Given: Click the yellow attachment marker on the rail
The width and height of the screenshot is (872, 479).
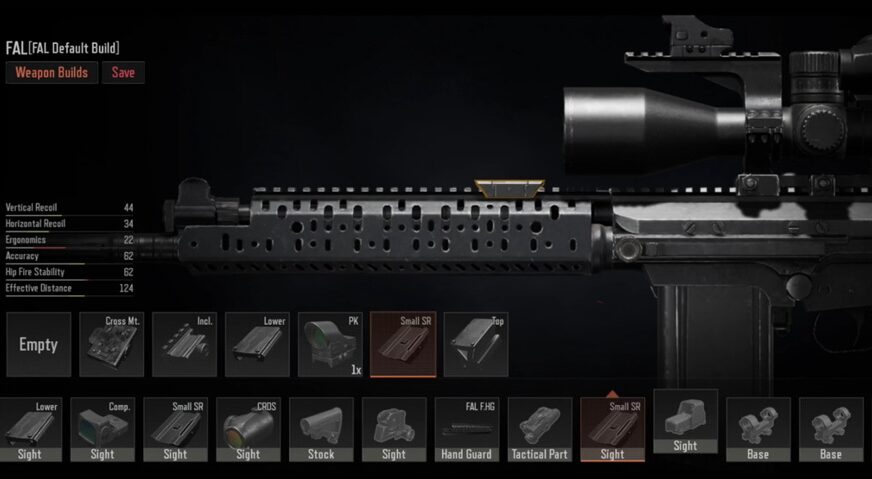Looking at the screenshot, I should [509, 186].
